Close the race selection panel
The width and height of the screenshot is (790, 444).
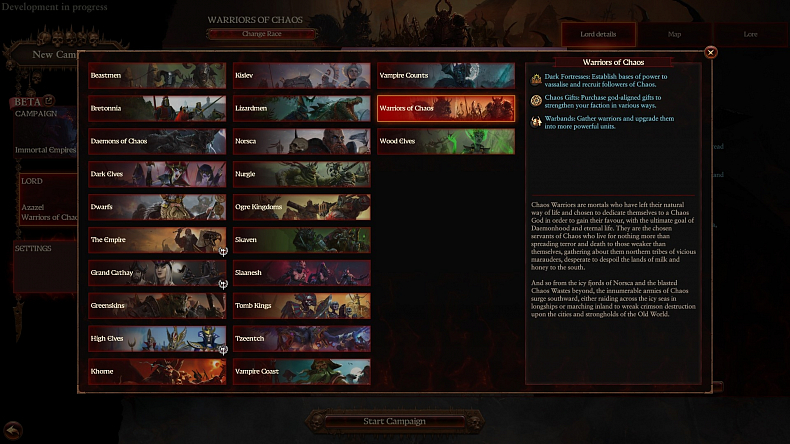[711, 52]
